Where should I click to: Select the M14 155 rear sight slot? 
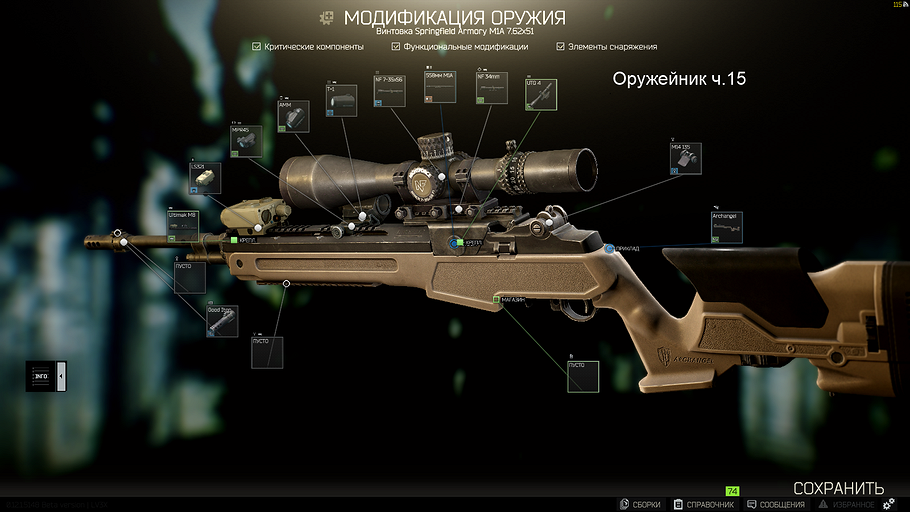[687, 159]
